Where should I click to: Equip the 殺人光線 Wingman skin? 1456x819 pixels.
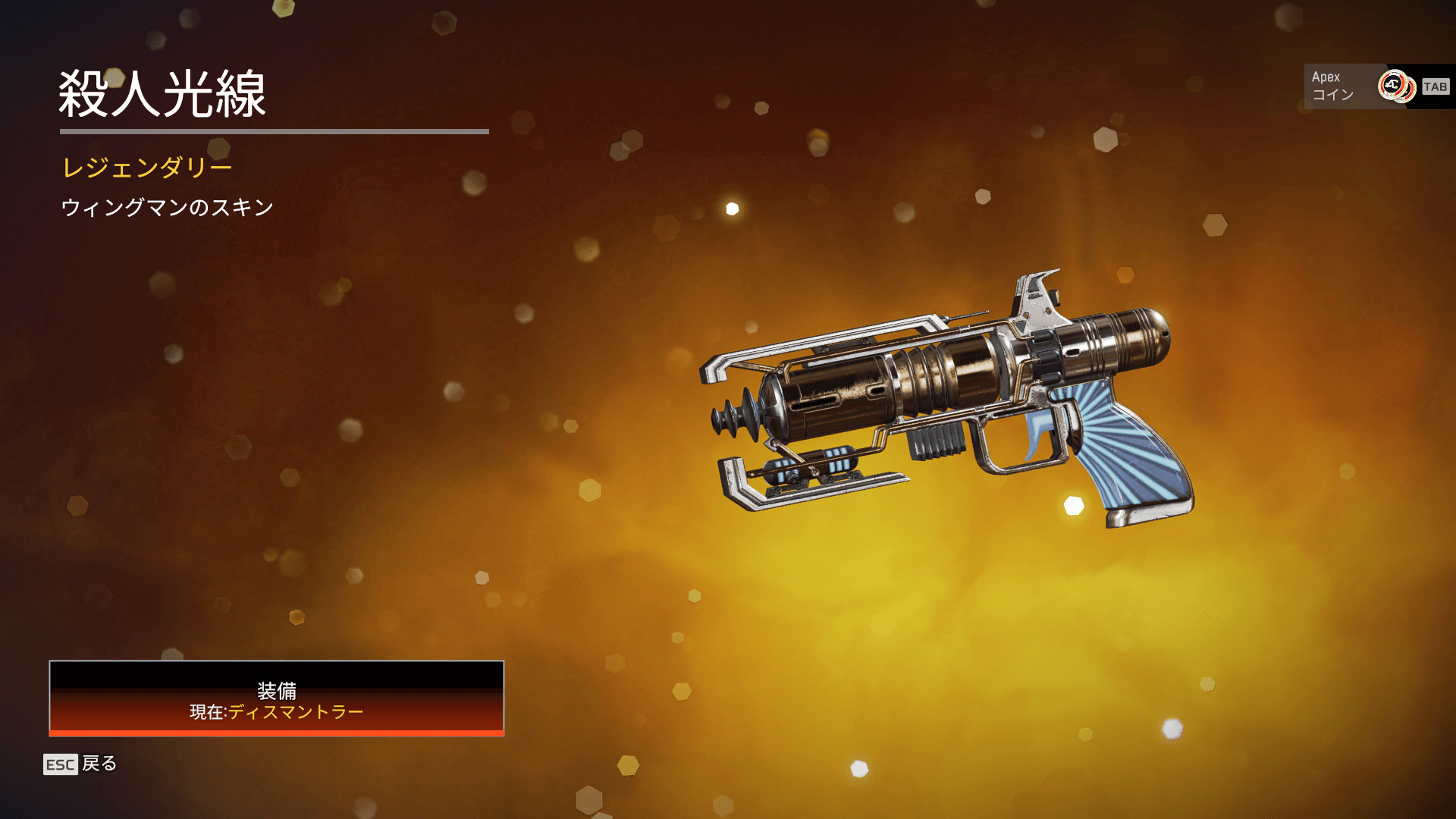276,698
